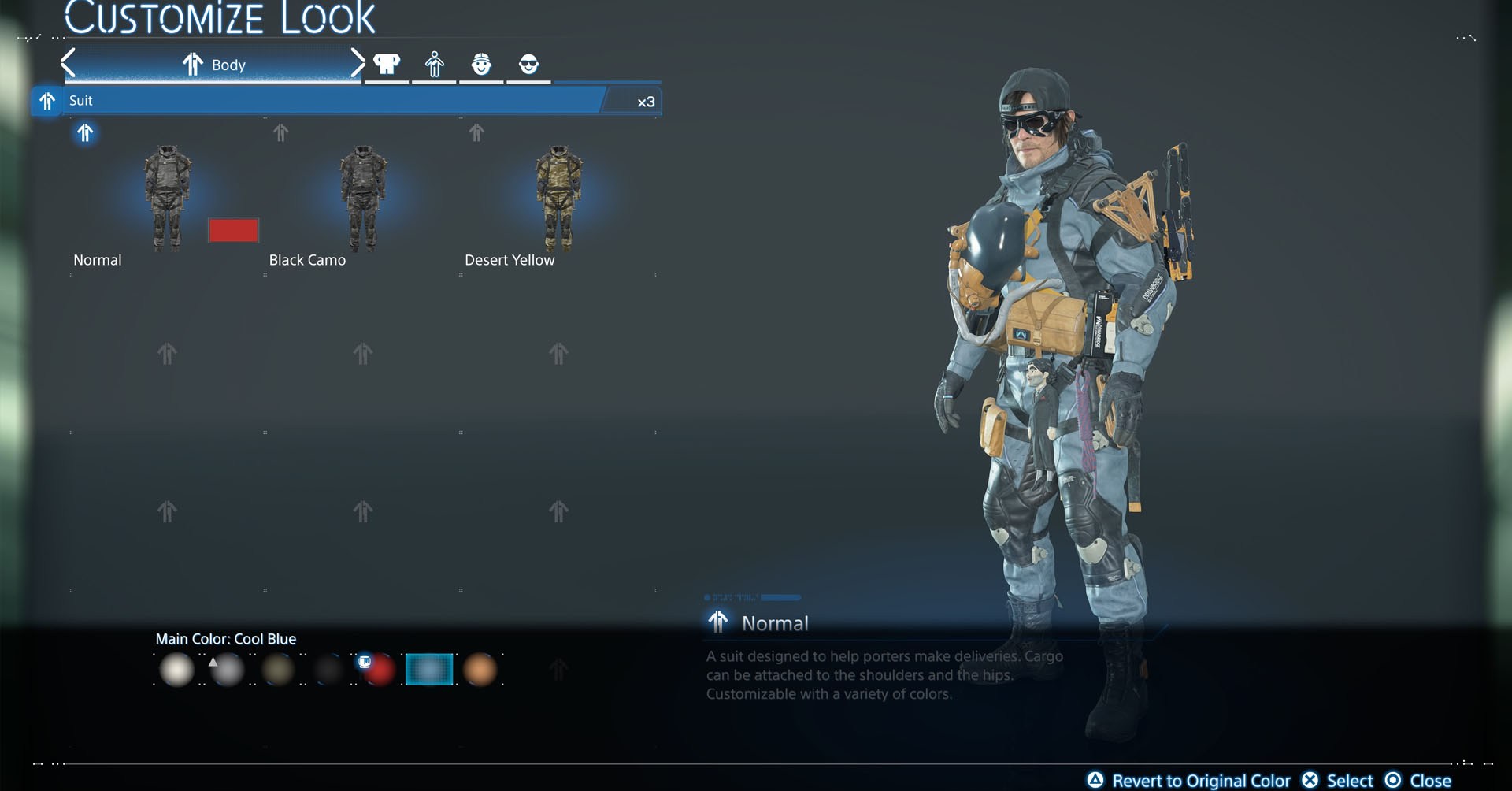Choose the white main color swatch

point(176,670)
